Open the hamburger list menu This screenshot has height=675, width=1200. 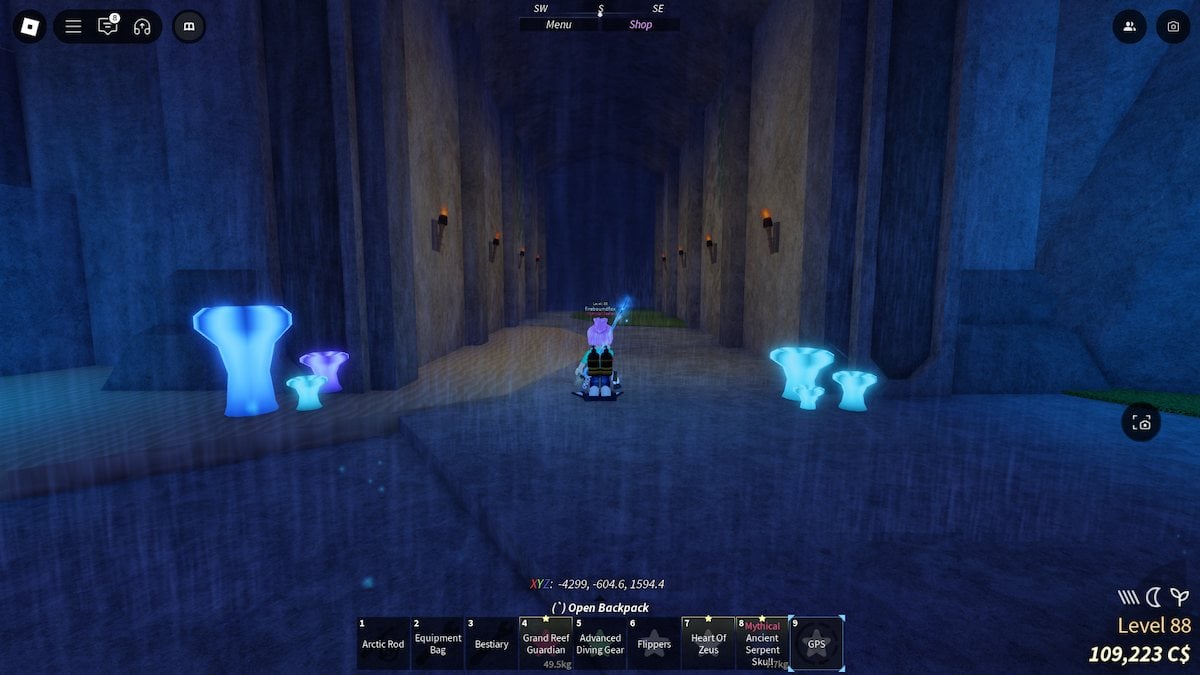[x=73, y=27]
